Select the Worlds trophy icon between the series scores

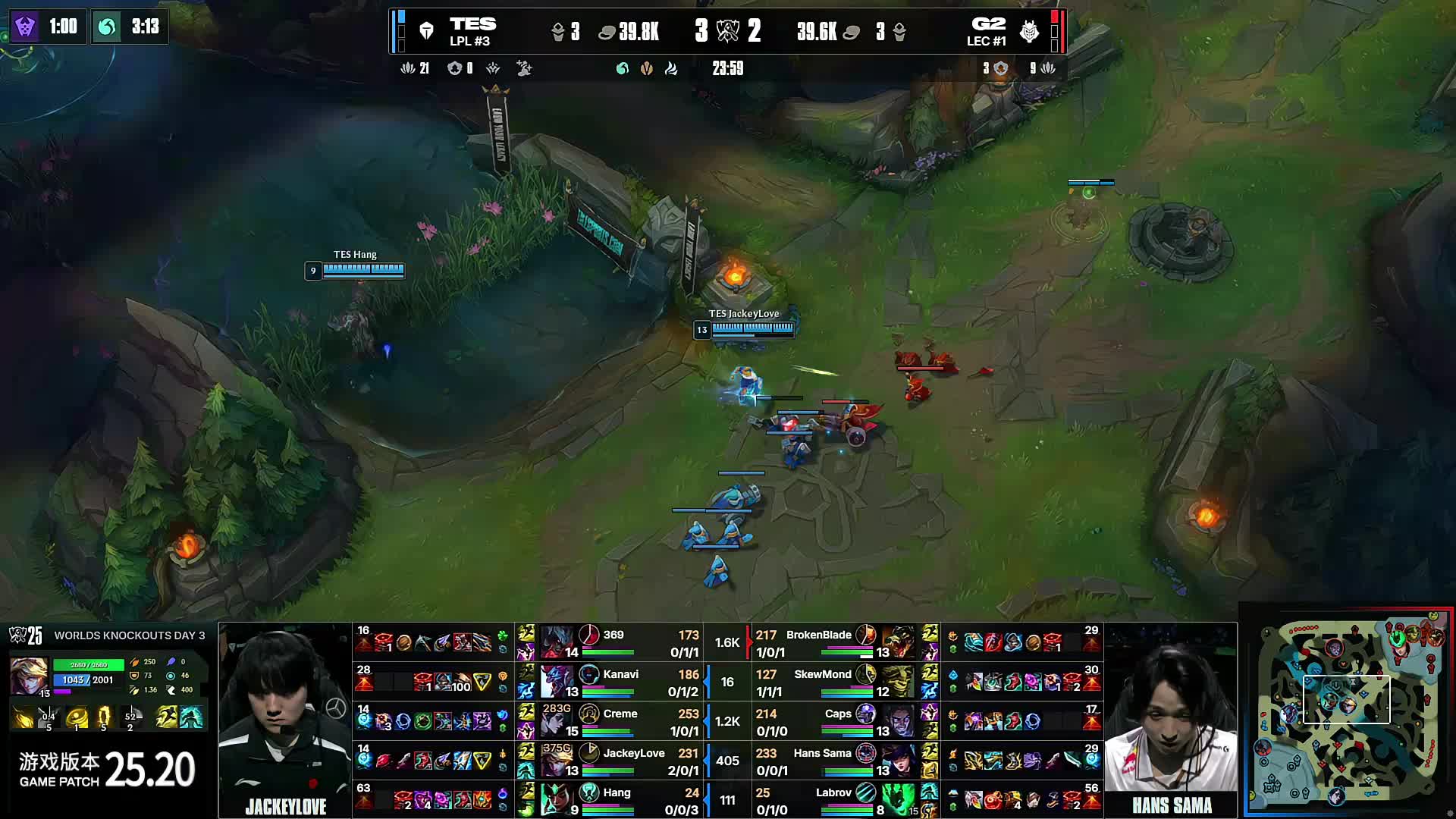pyautogui.click(x=728, y=32)
